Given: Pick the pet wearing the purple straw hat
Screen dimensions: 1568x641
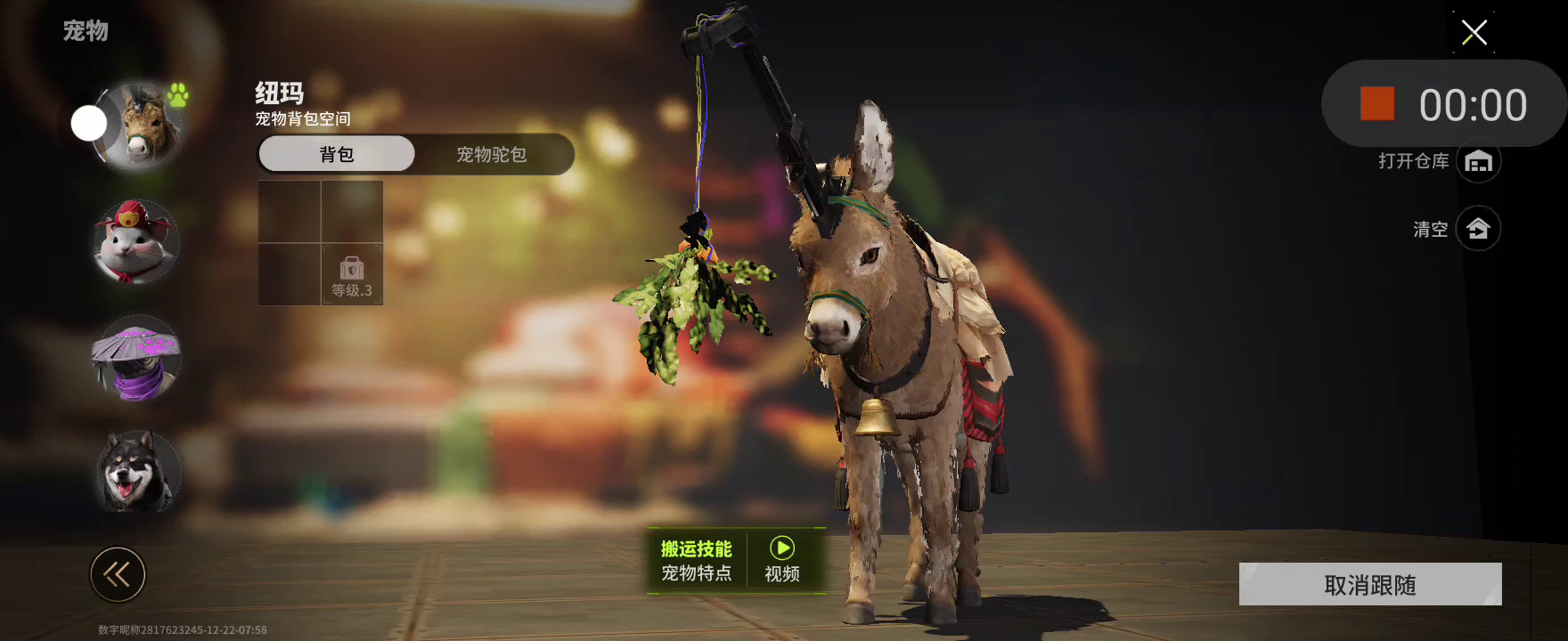Looking at the screenshot, I should (x=136, y=359).
